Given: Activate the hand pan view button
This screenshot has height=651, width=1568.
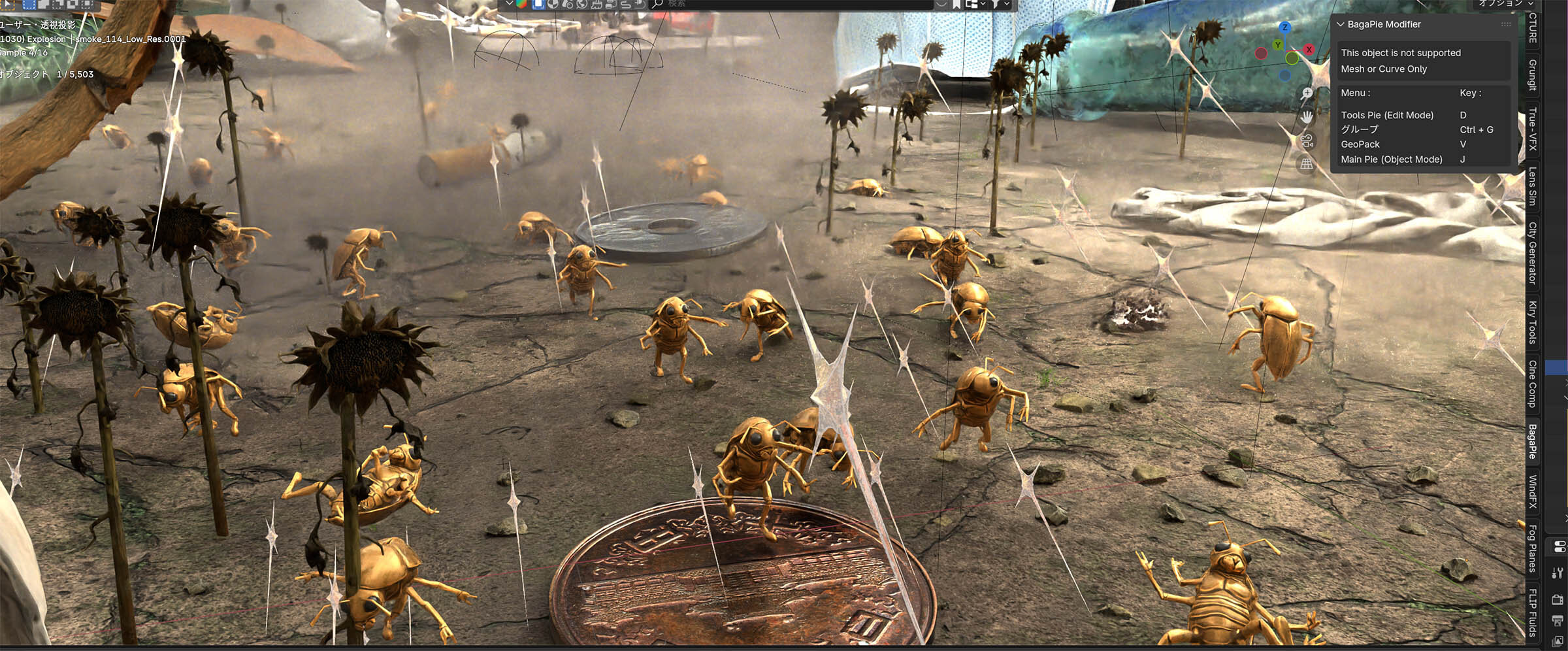Looking at the screenshot, I should [x=1307, y=117].
